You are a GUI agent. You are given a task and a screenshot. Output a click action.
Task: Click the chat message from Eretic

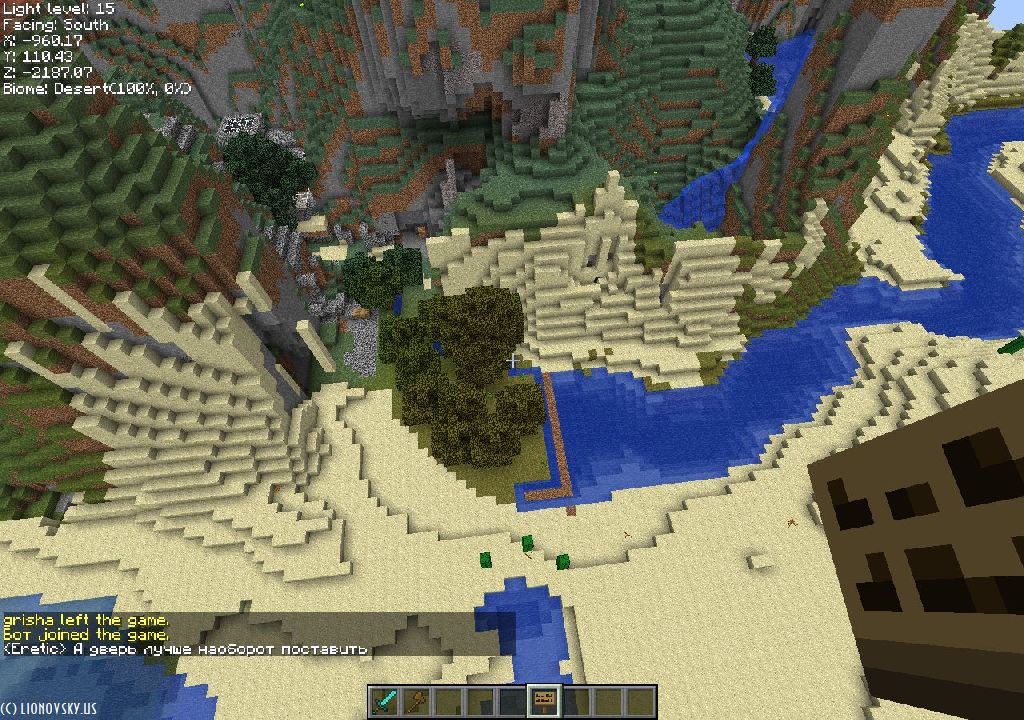pyautogui.click(x=185, y=649)
